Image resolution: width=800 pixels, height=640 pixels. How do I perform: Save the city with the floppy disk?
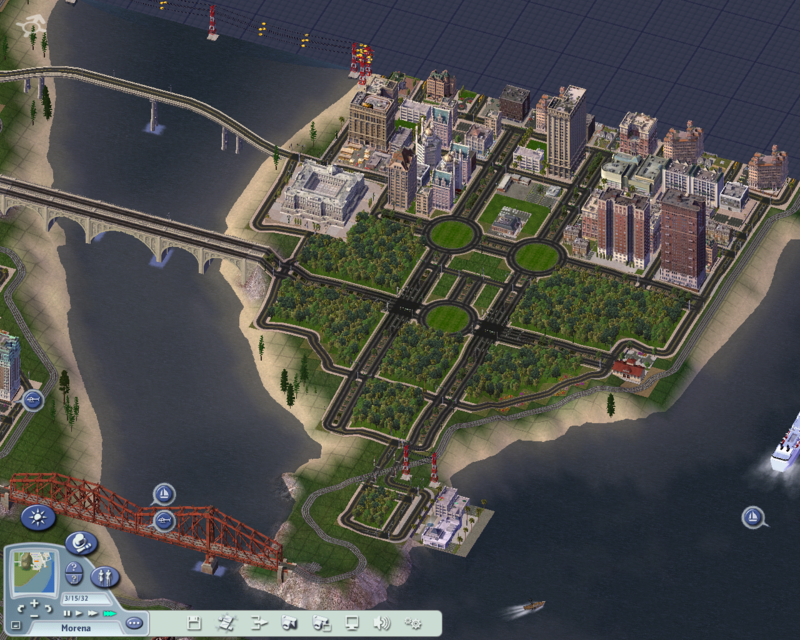(x=194, y=624)
